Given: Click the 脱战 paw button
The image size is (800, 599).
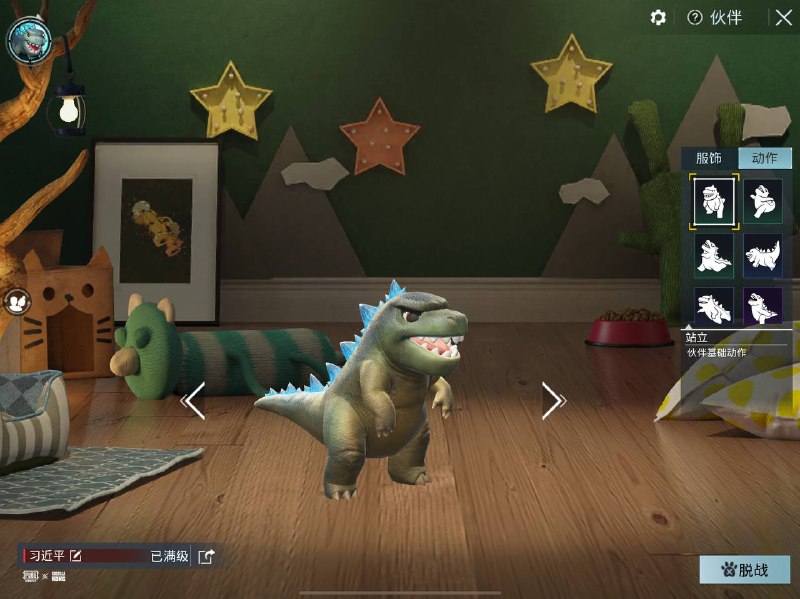Looking at the screenshot, I should pyautogui.click(x=744, y=570).
